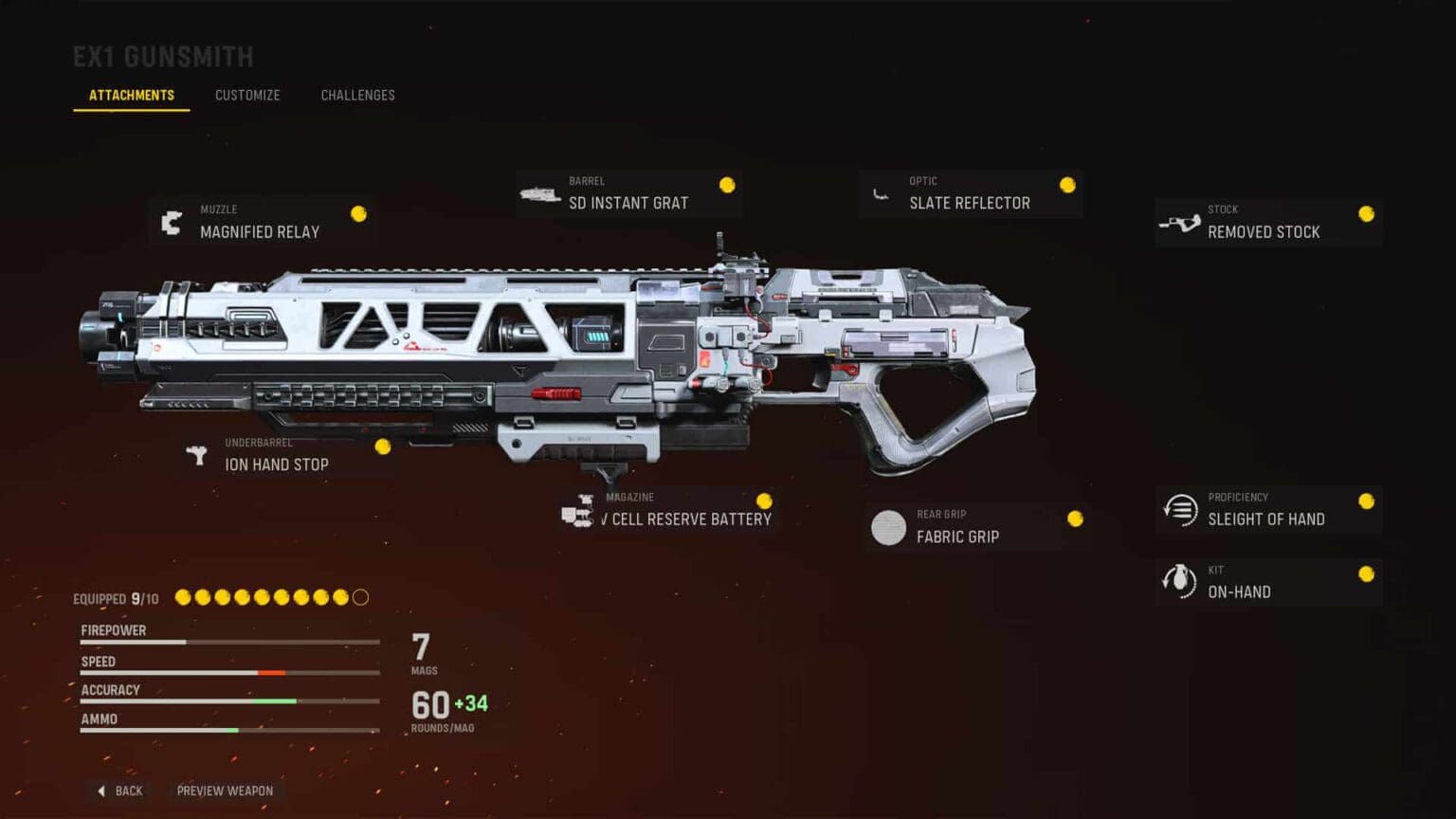Toggle the yellow dot next to Fabric Grip
1456x819 pixels.
(x=1075, y=519)
